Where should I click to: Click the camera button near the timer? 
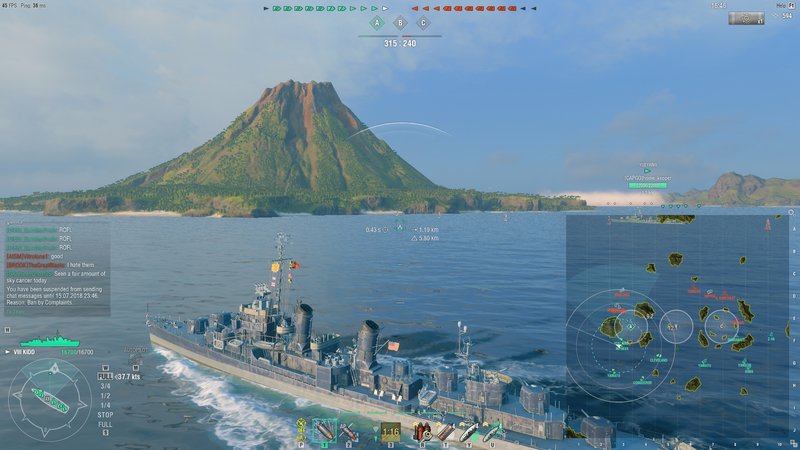(x=746, y=18)
